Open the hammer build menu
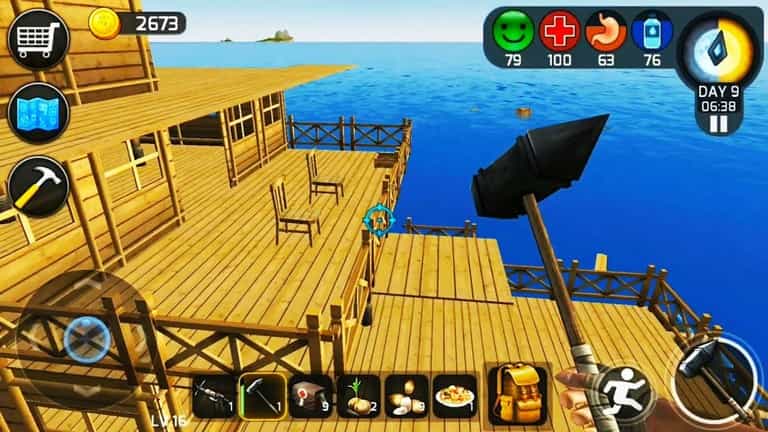This screenshot has width=768, height=432. [x=37, y=186]
